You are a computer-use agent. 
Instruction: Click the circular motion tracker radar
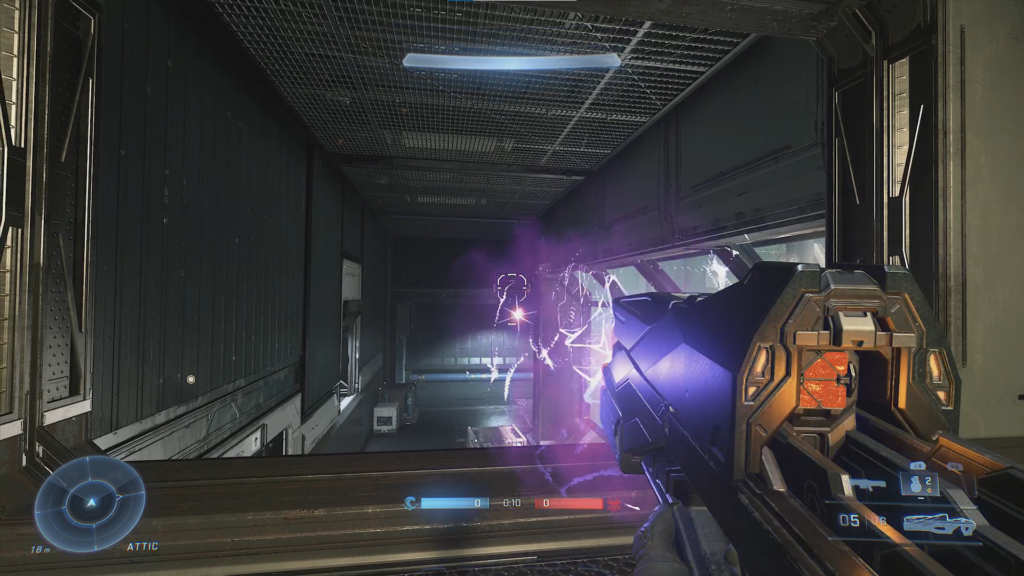click(90, 502)
